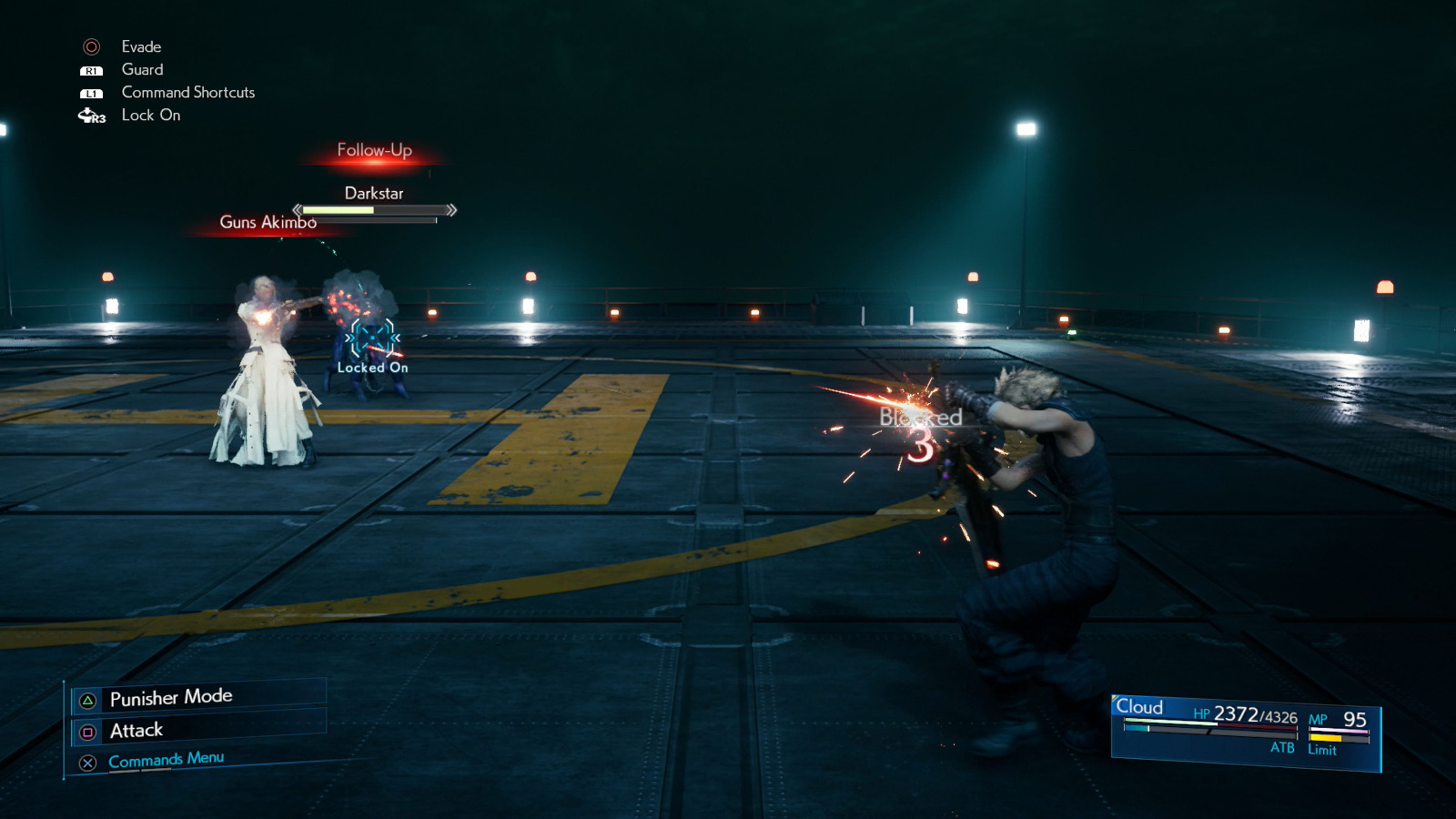Click the Blocked damage indicator
The width and height of the screenshot is (1456, 819).
coord(921,419)
